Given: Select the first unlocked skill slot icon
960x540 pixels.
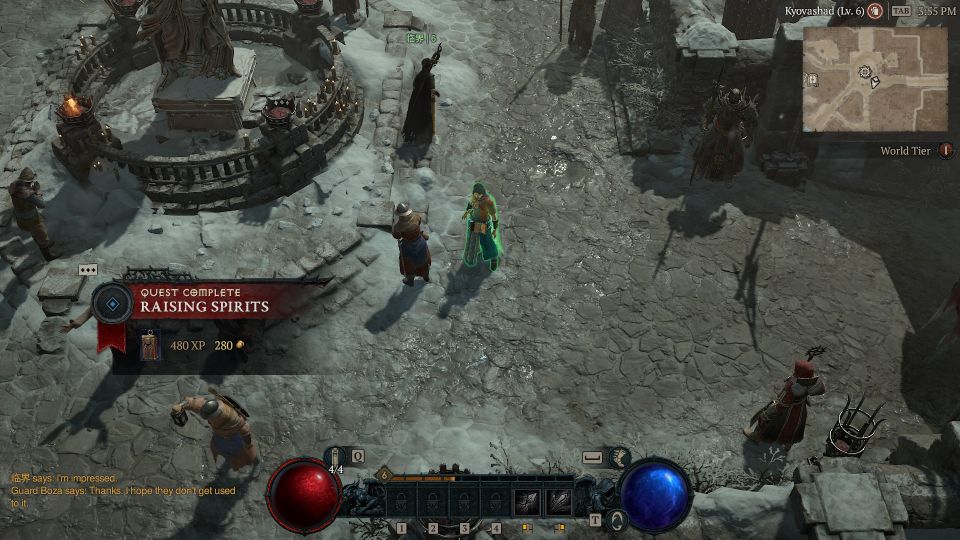Looking at the screenshot, I should 527,501.
